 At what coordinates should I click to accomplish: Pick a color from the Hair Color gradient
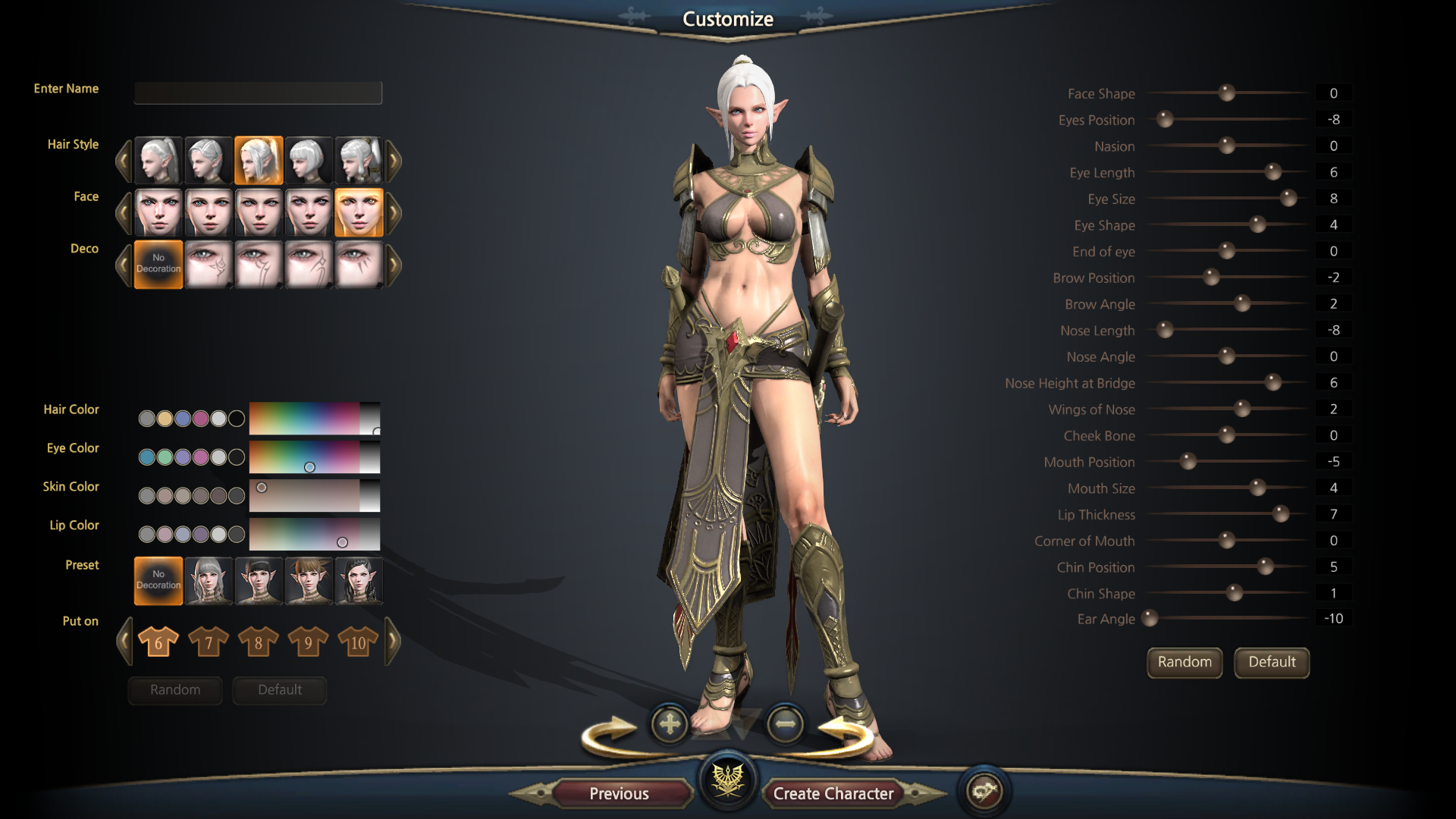(x=305, y=419)
